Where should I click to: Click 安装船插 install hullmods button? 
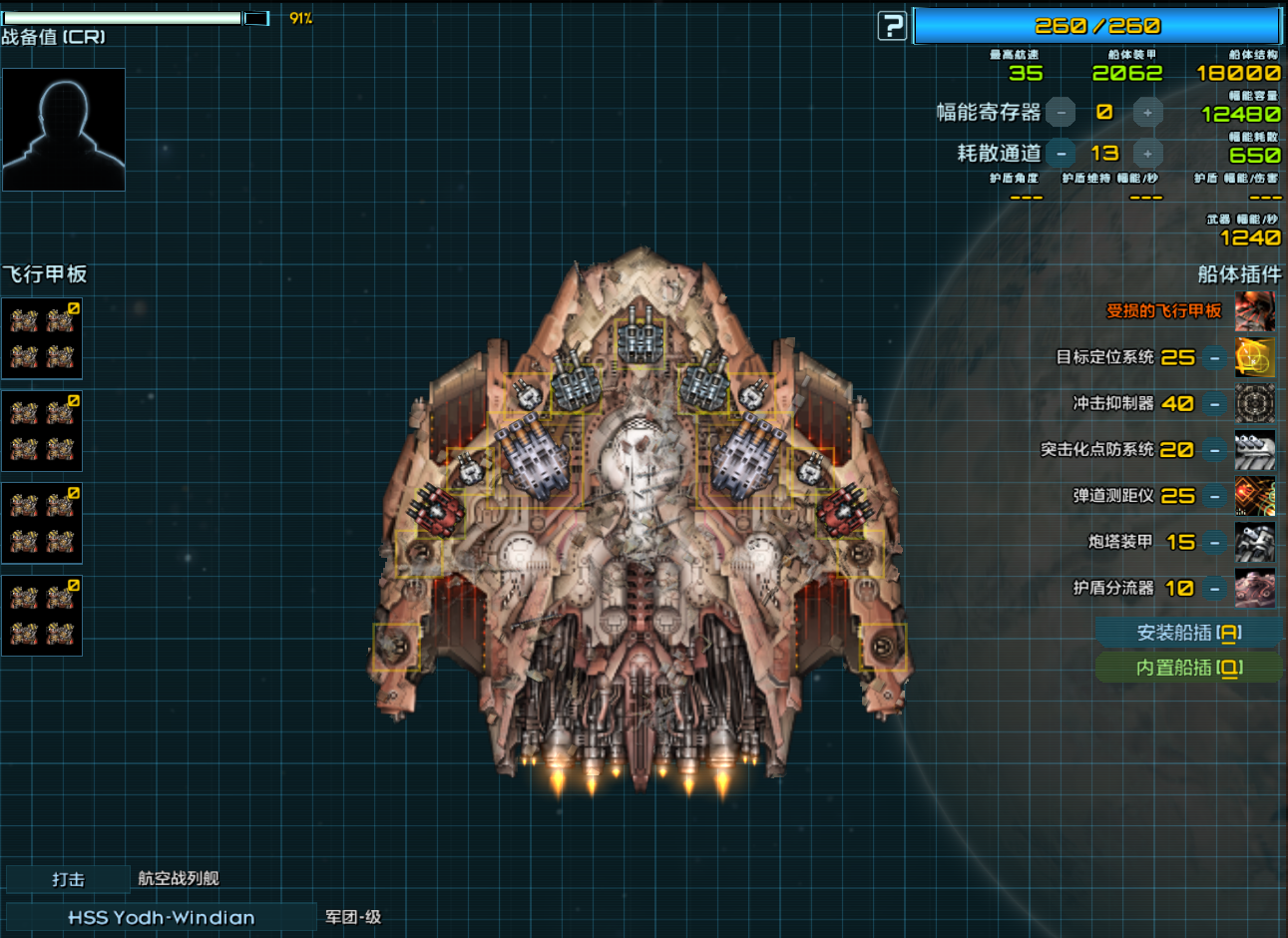pyautogui.click(x=1188, y=633)
